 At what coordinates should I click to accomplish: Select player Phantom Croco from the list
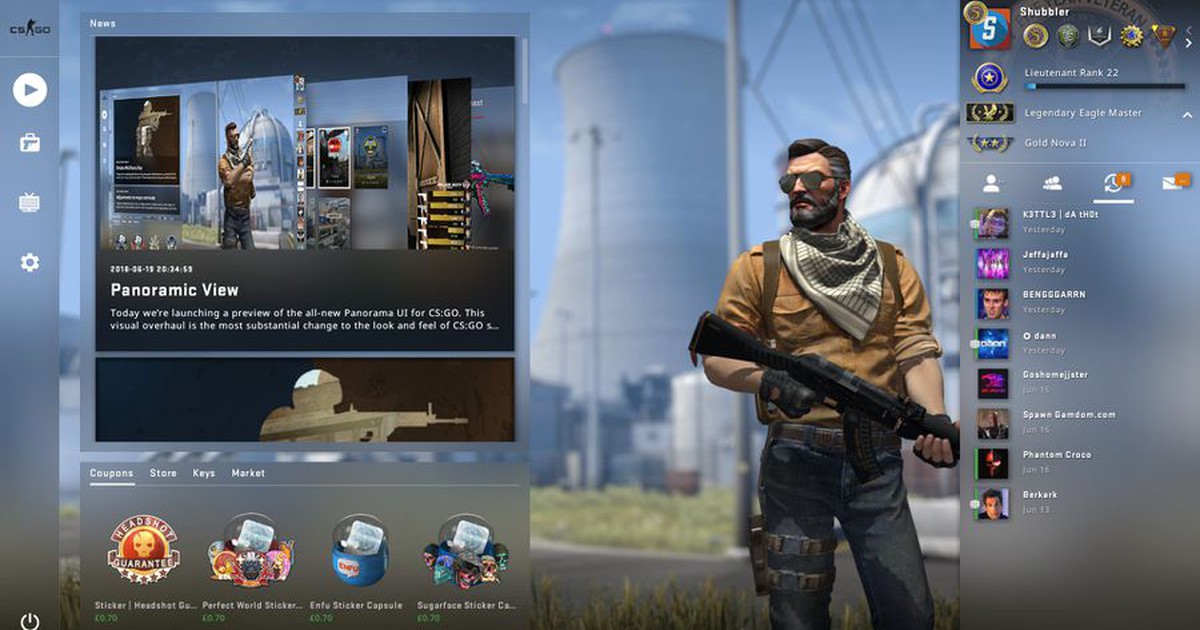[1056, 462]
